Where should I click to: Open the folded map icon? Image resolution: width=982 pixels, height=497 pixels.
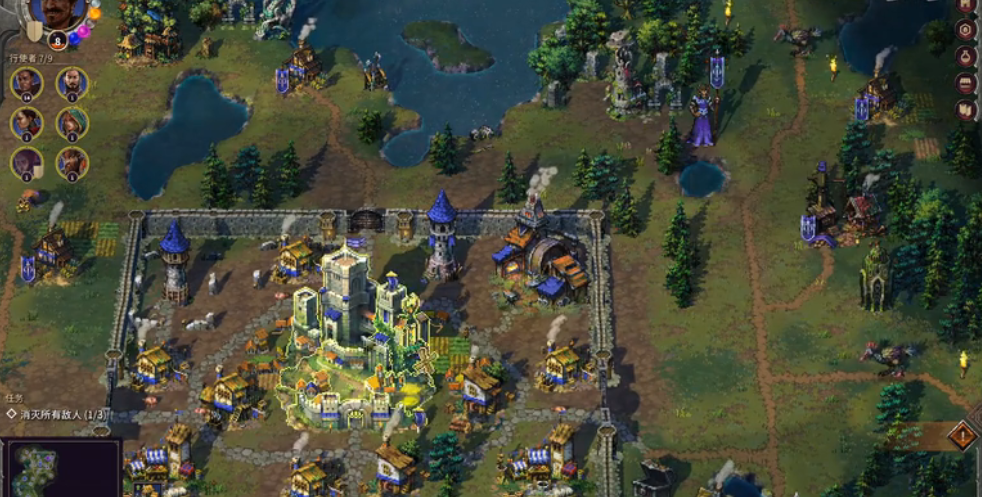(966, 109)
